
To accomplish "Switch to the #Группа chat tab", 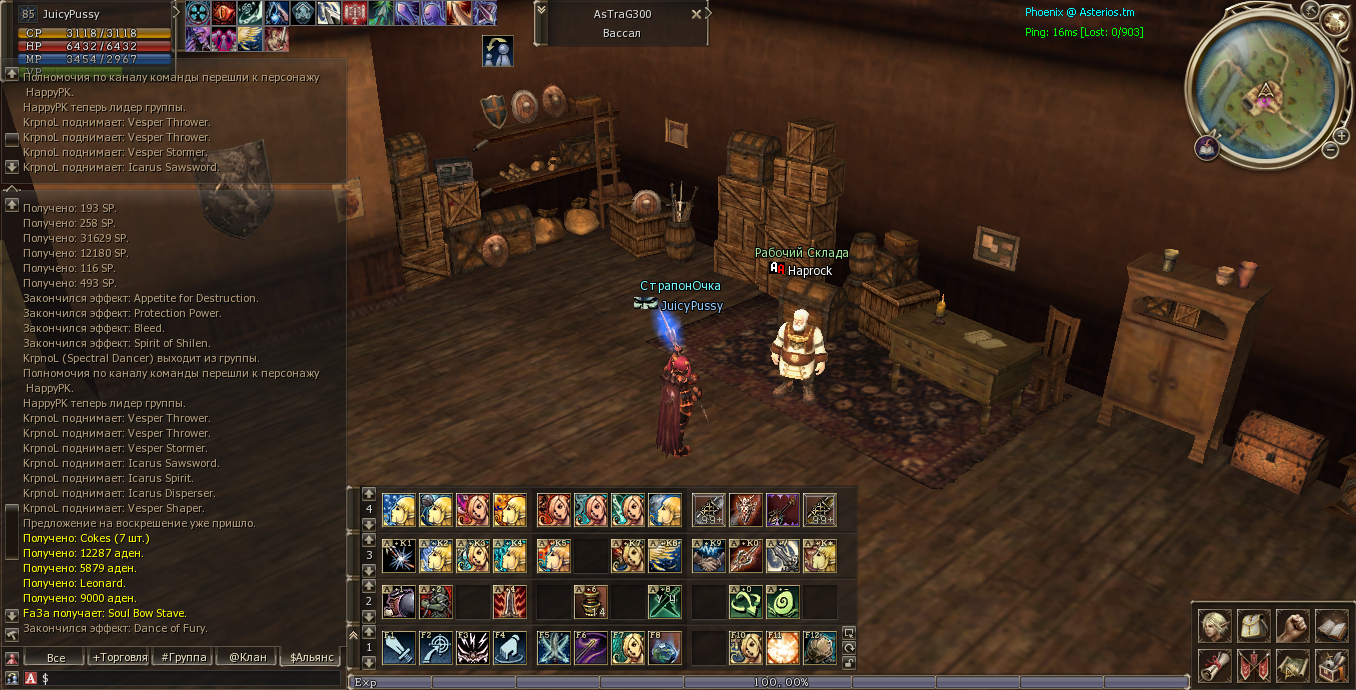I will coord(183,657).
